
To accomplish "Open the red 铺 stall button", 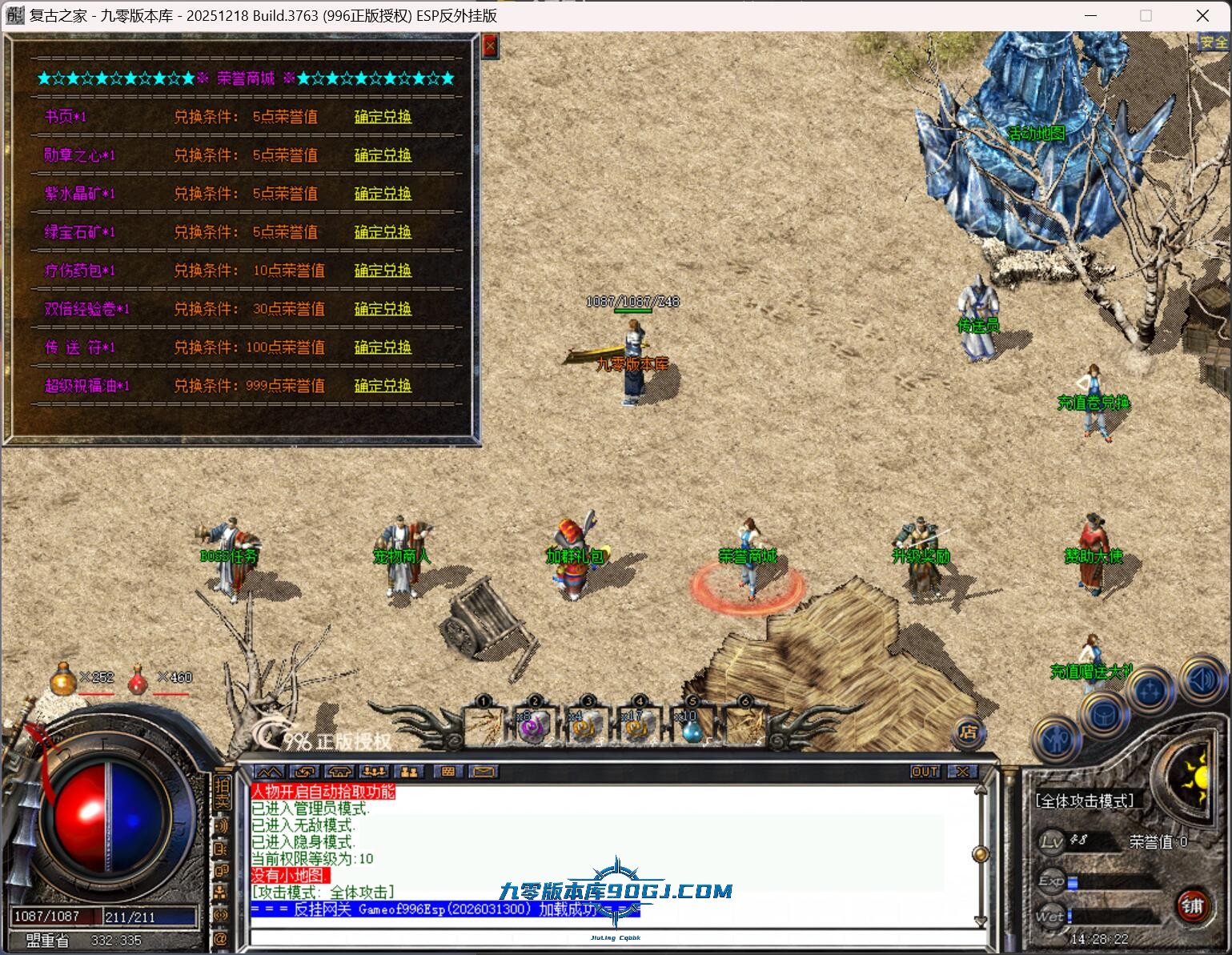I will click(x=1193, y=906).
